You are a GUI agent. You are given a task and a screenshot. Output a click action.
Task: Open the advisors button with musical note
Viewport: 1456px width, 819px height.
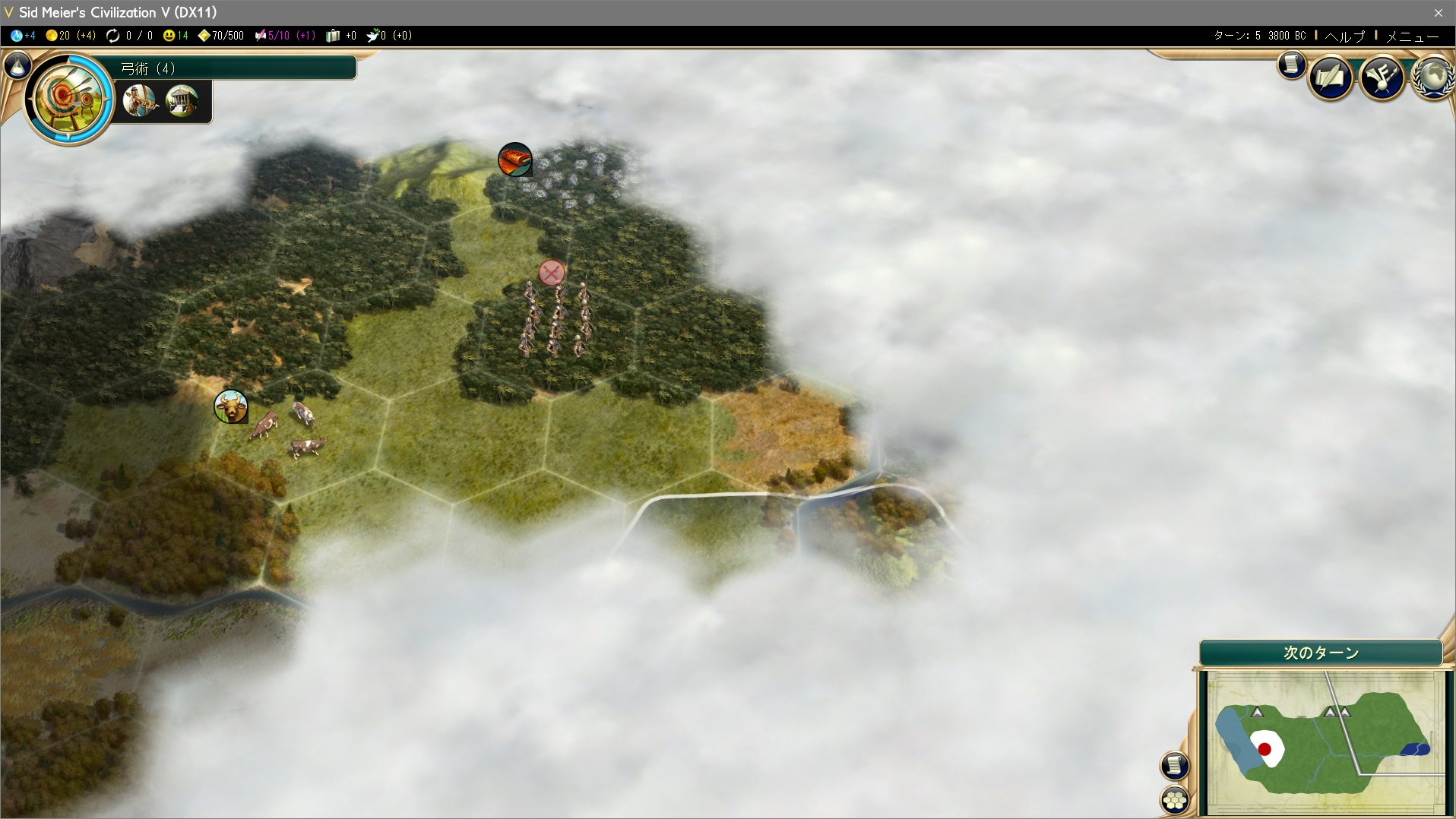point(1382,77)
